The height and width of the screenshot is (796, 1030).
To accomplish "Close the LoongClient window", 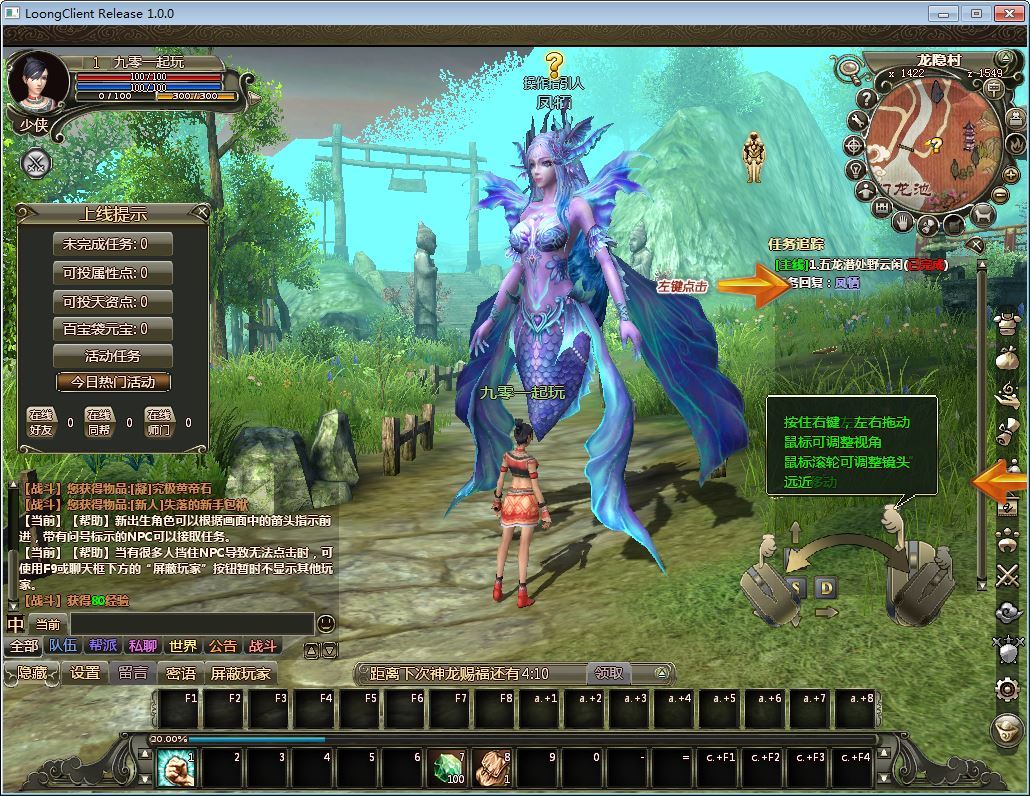I will (1007, 13).
